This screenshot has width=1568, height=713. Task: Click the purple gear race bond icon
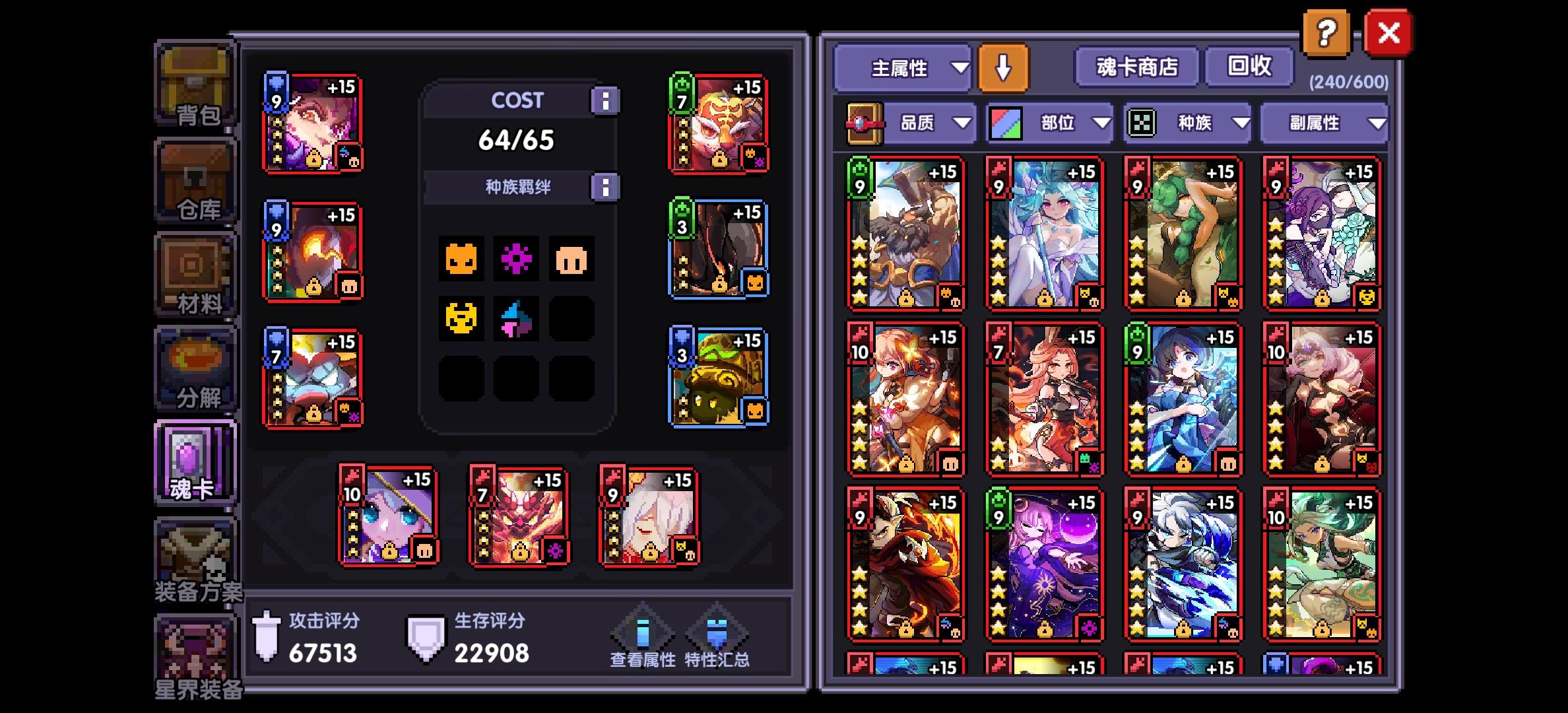pos(517,259)
